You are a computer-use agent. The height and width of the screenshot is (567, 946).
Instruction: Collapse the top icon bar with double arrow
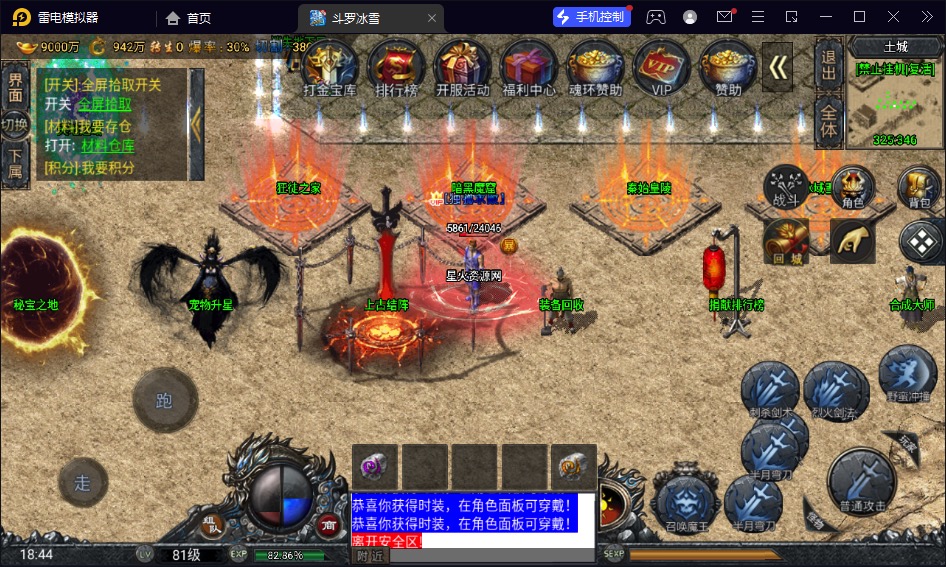779,66
